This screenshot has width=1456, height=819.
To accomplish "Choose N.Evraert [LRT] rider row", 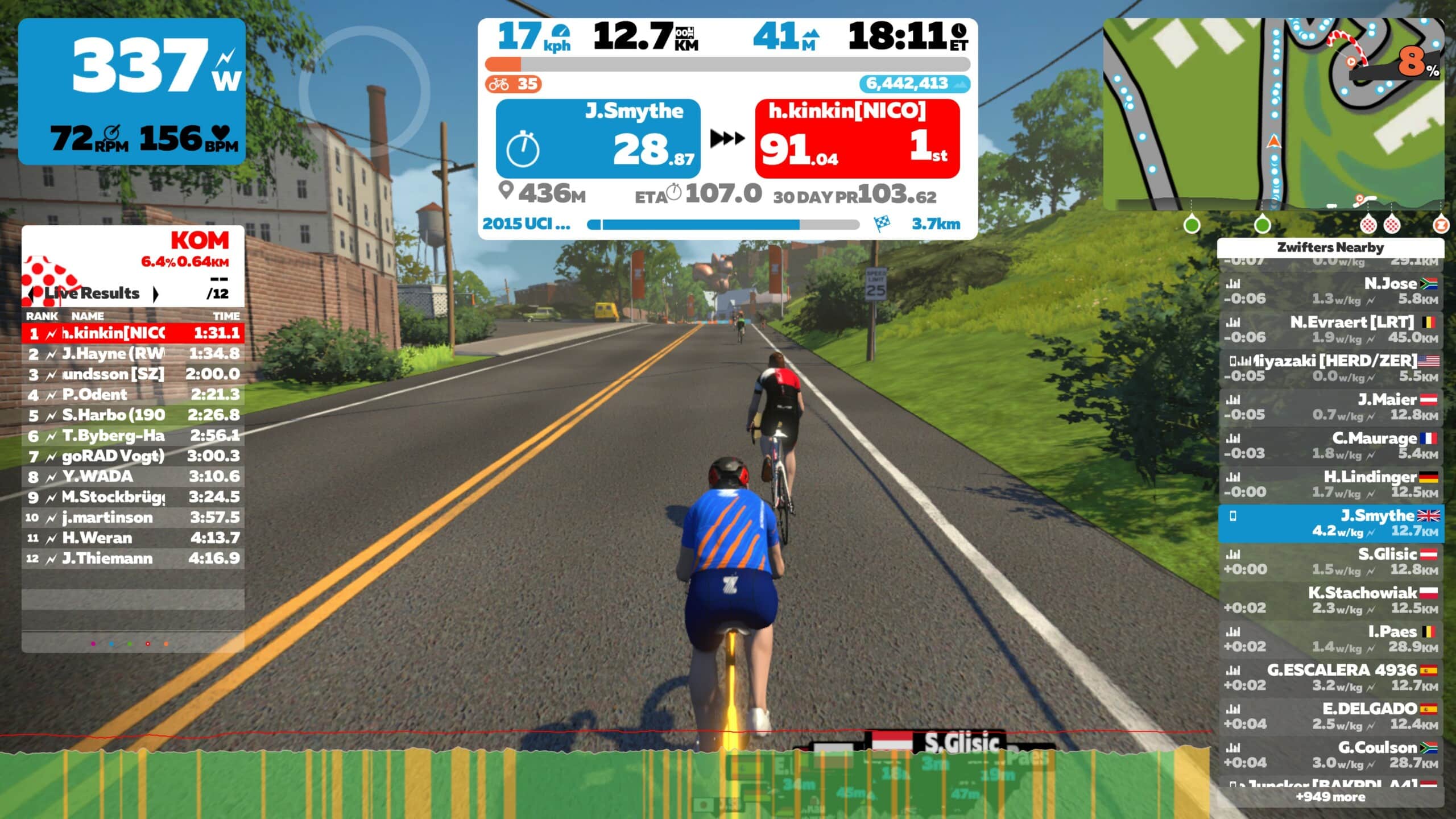I will (1330, 330).
